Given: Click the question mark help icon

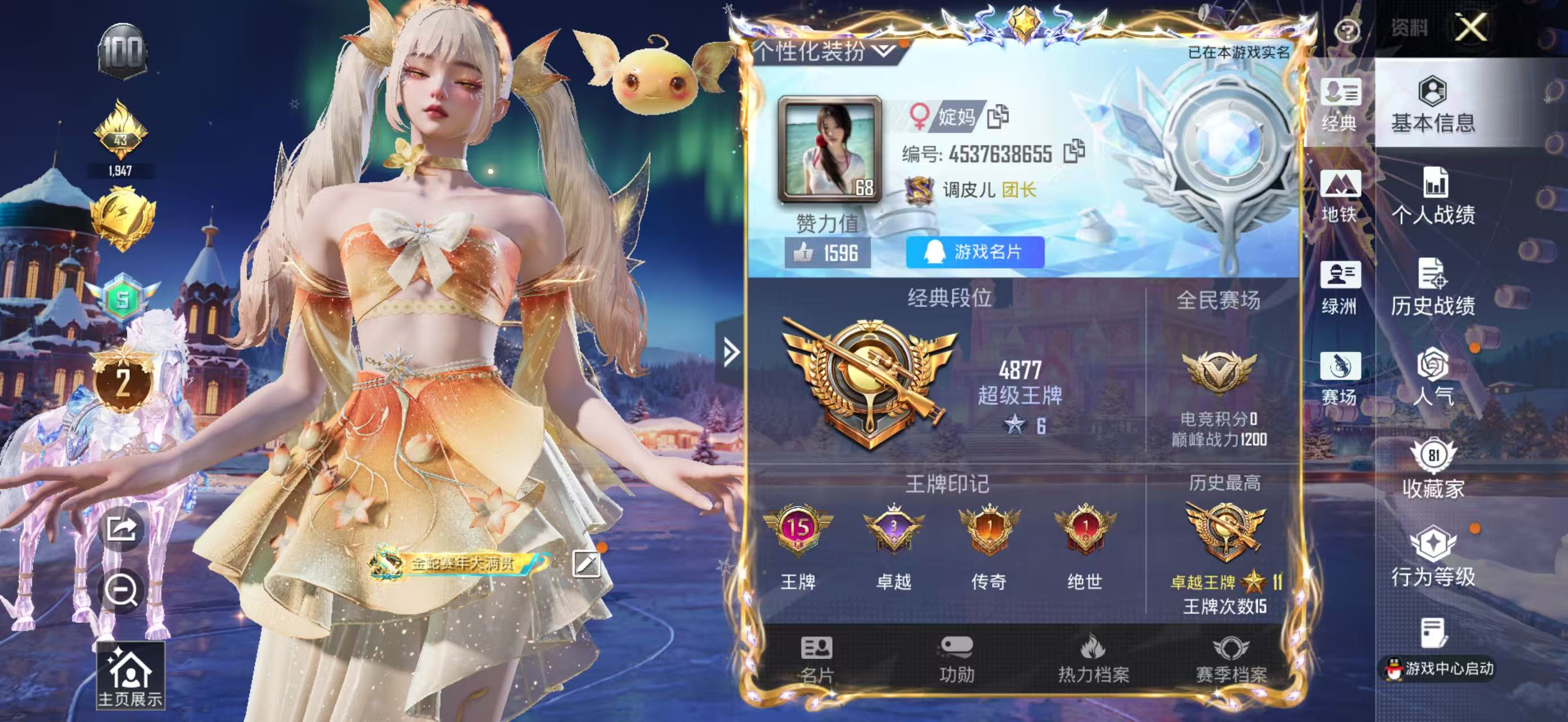Looking at the screenshot, I should tap(1347, 30).
